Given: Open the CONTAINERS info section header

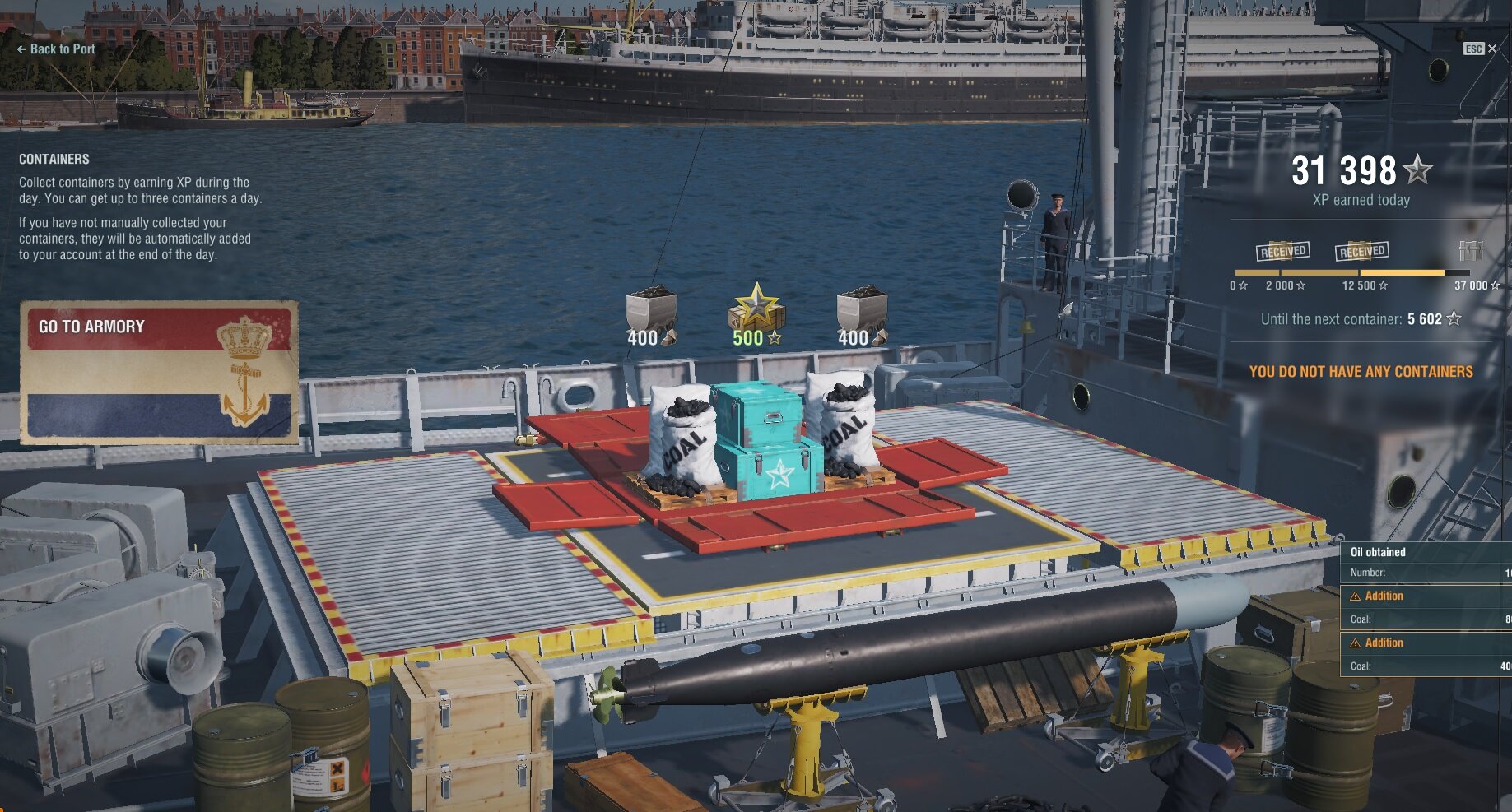Looking at the screenshot, I should (x=54, y=159).
